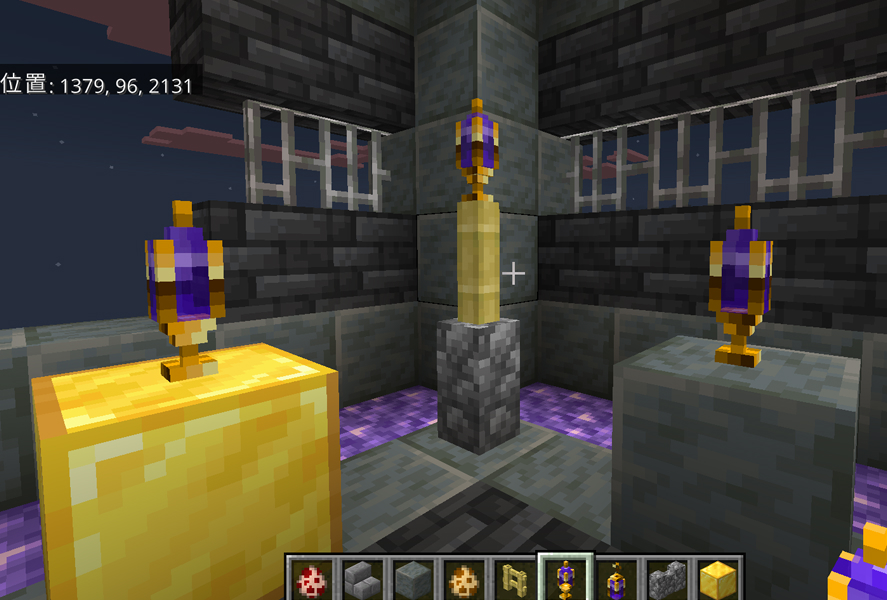Image resolution: width=887 pixels, height=600 pixels.
Task: Click the highlighted standing purple lantern slot
Action: click(x=566, y=579)
